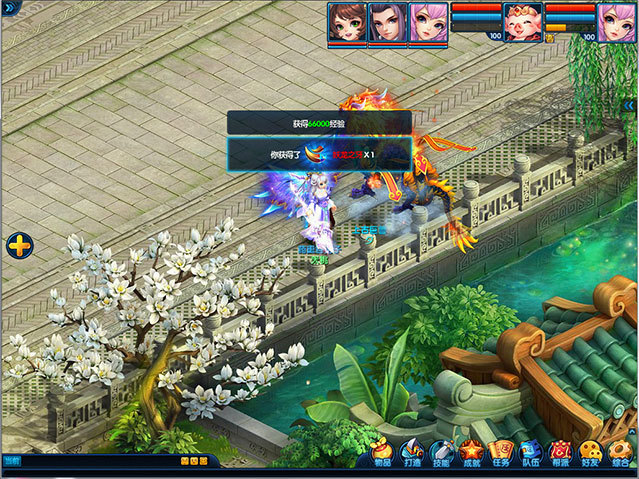
Task: Select the brown-haired teammate portrait
Action: (346, 22)
